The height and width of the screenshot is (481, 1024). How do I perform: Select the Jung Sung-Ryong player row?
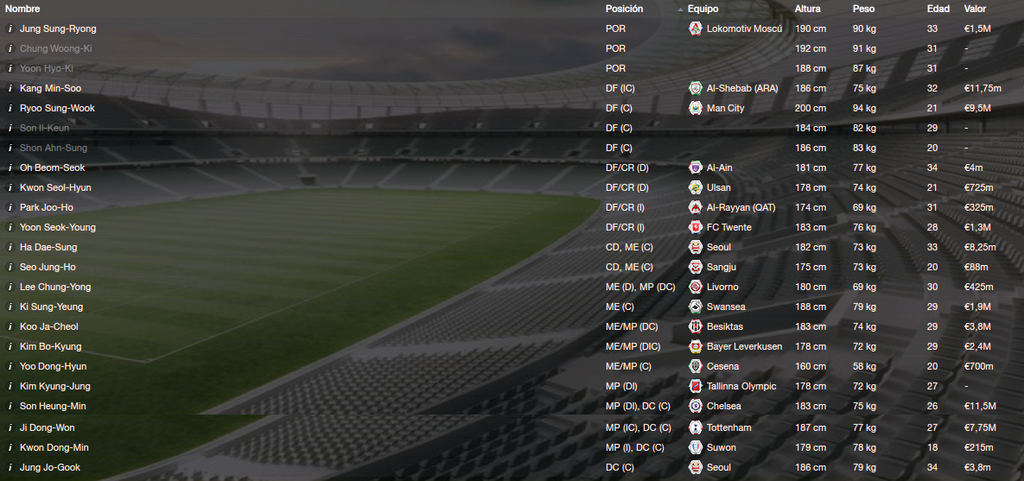[x=58, y=29]
